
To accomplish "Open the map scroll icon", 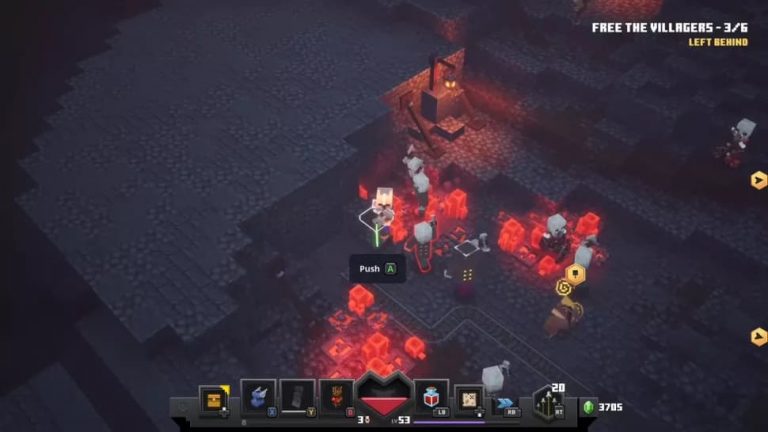I will coord(469,399).
